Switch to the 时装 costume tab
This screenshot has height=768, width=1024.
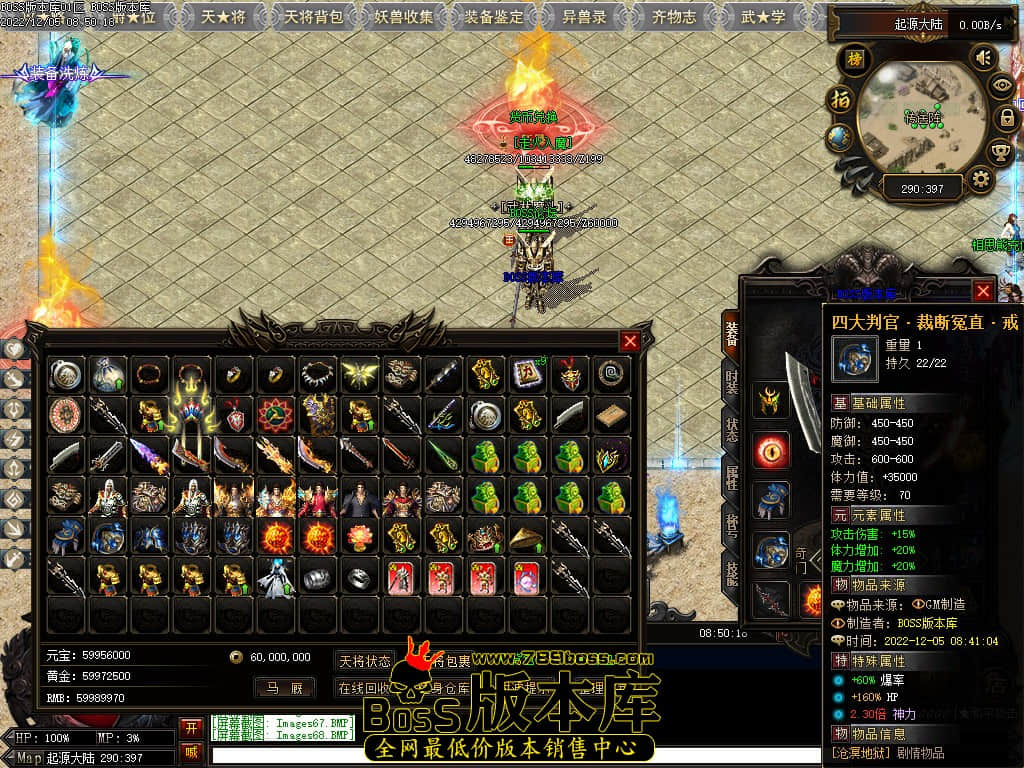tap(732, 385)
